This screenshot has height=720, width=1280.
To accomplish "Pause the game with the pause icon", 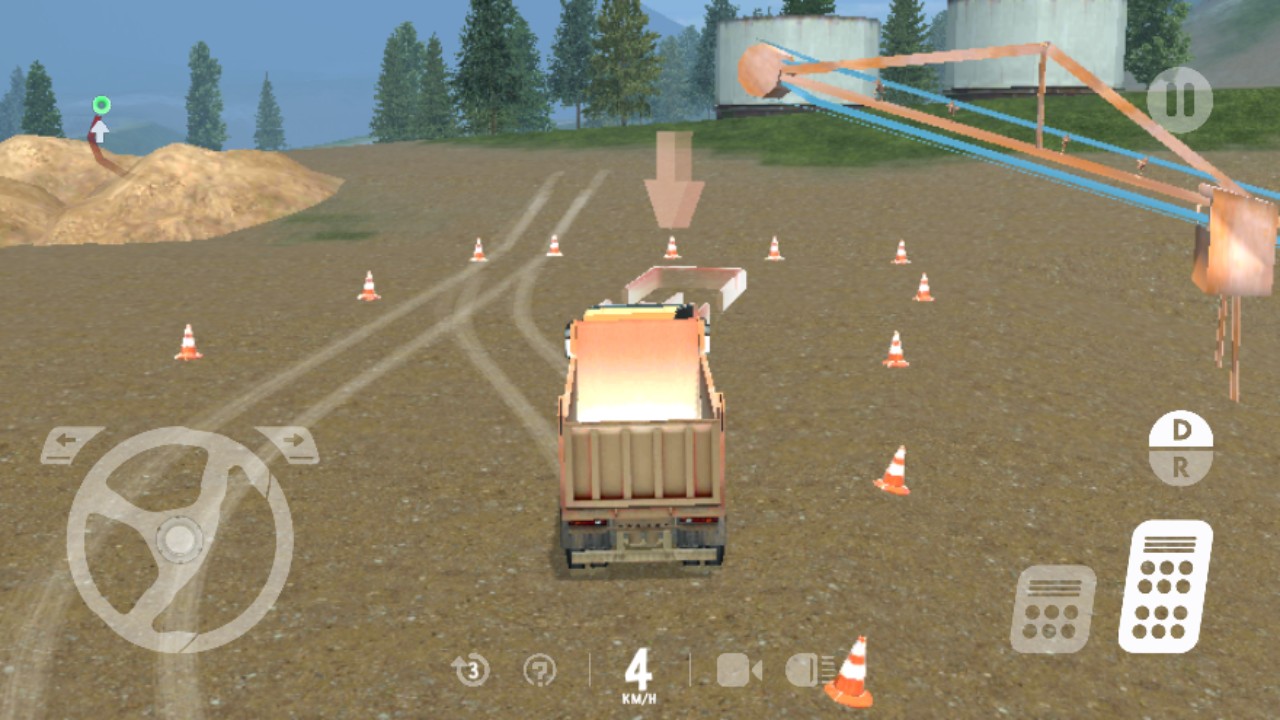I will [1181, 100].
